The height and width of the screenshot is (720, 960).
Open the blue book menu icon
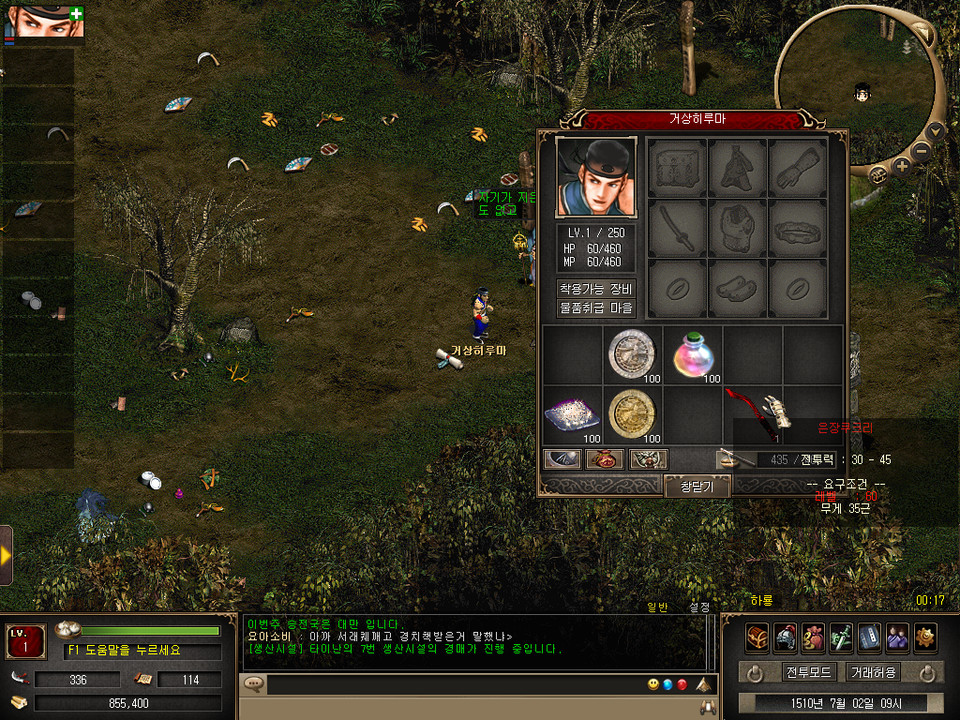869,637
